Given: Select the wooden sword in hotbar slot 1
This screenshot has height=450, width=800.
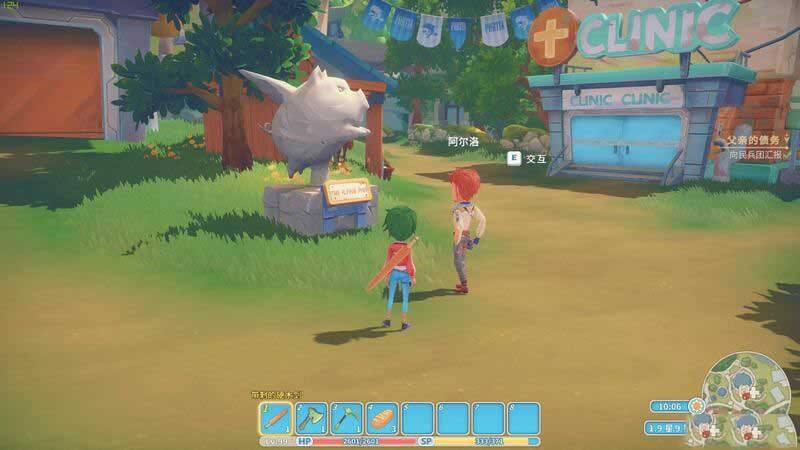Looking at the screenshot, I should tap(276, 418).
